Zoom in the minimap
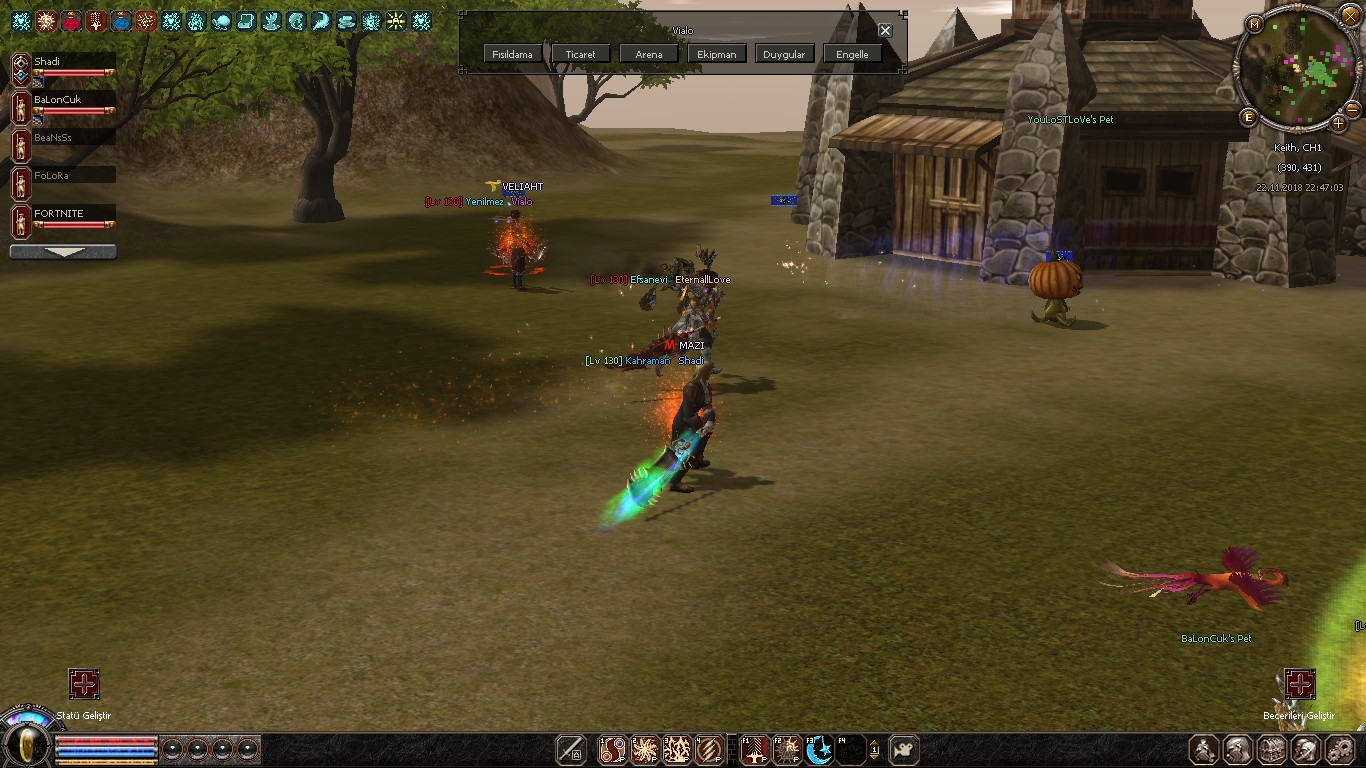This screenshot has height=768, width=1366. pyautogui.click(x=1339, y=125)
